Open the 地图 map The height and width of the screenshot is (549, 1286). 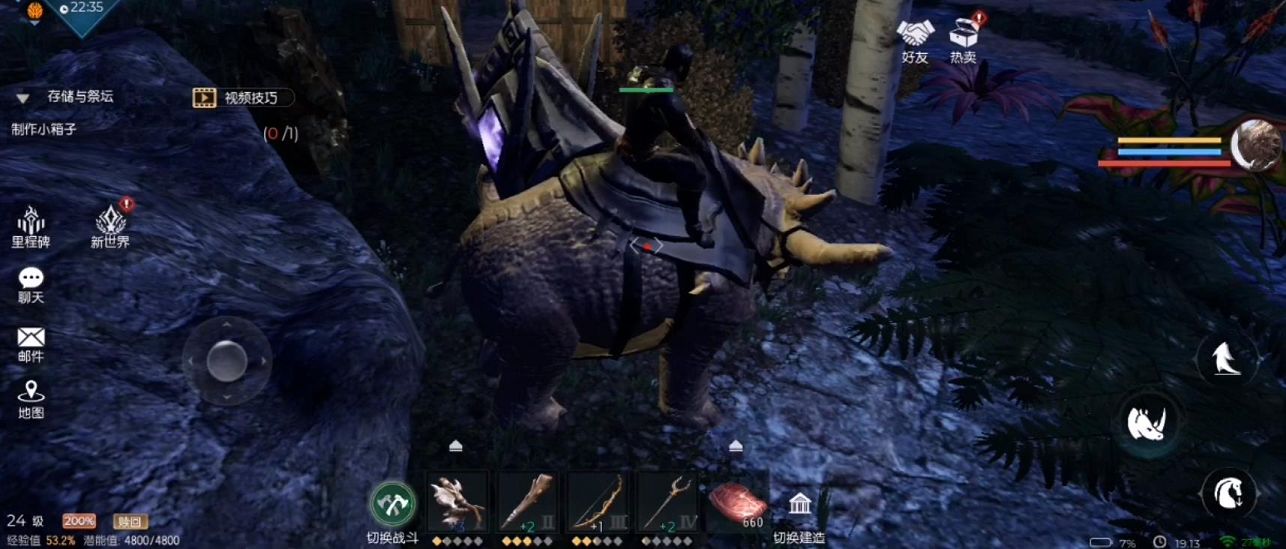click(x=31, y=398)
